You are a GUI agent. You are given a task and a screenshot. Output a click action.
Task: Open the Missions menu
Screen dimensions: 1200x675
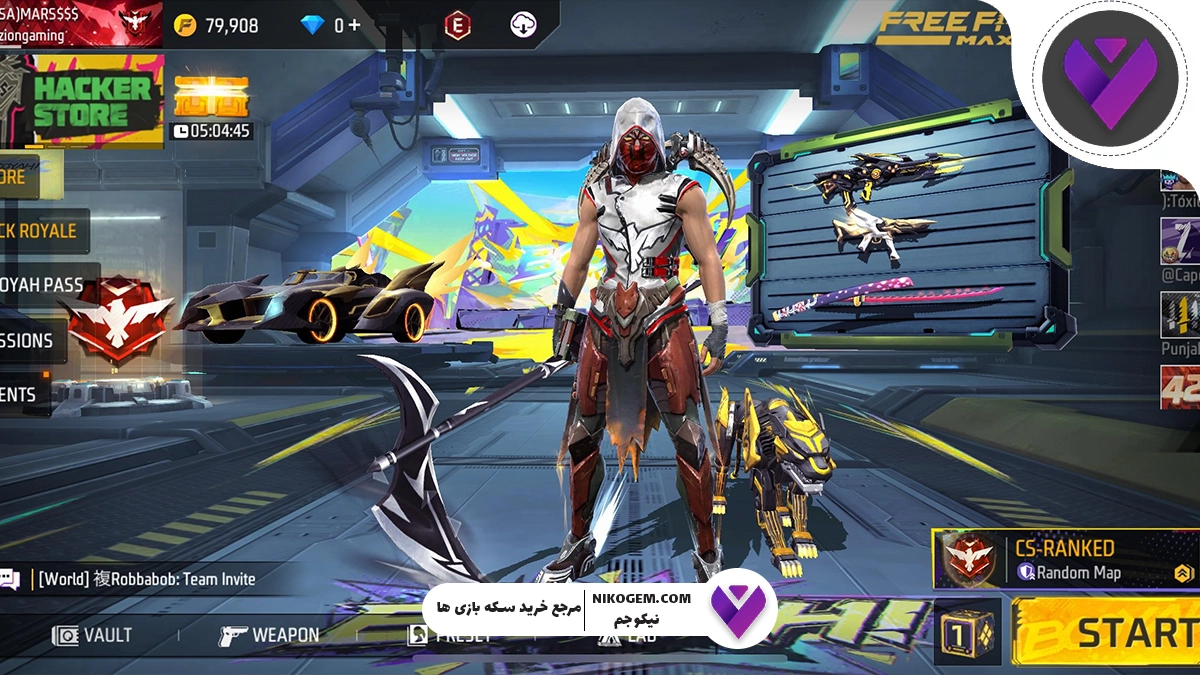(x=30, y=340)
